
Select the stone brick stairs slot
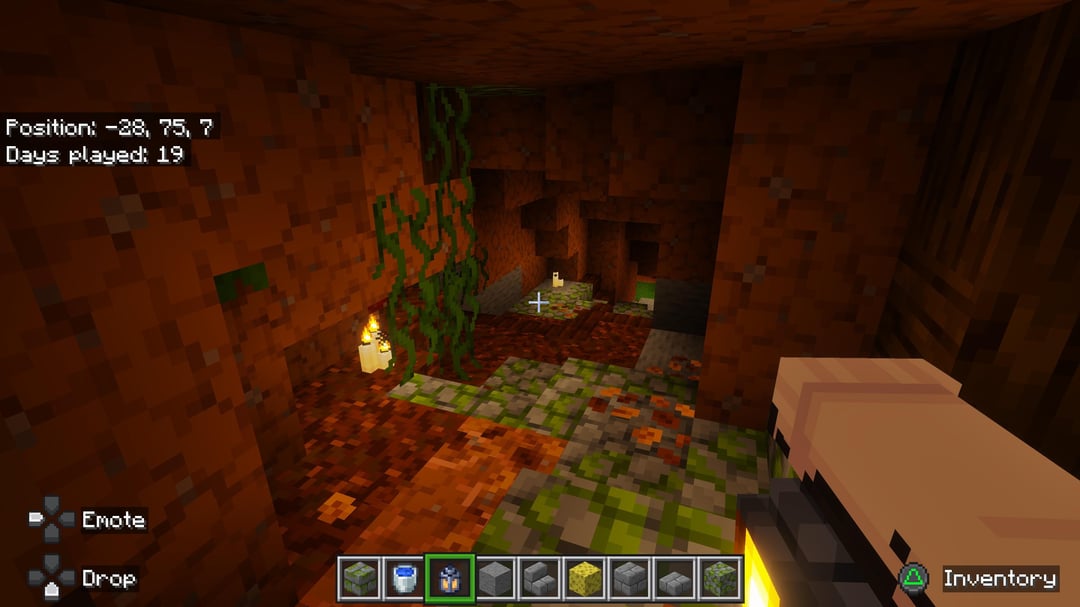coord(540,579)
